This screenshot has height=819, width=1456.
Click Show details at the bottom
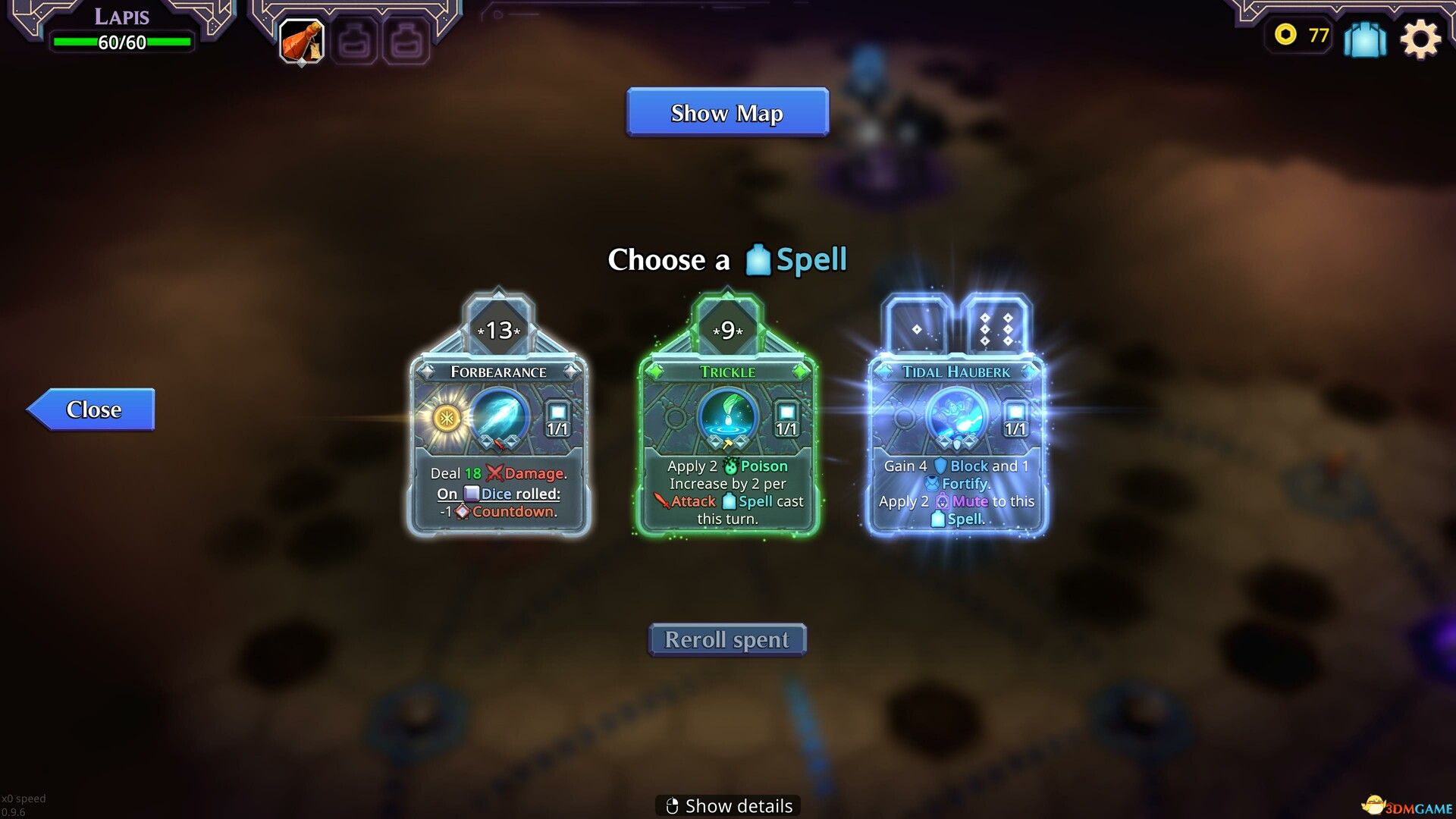tap(726, 805)
